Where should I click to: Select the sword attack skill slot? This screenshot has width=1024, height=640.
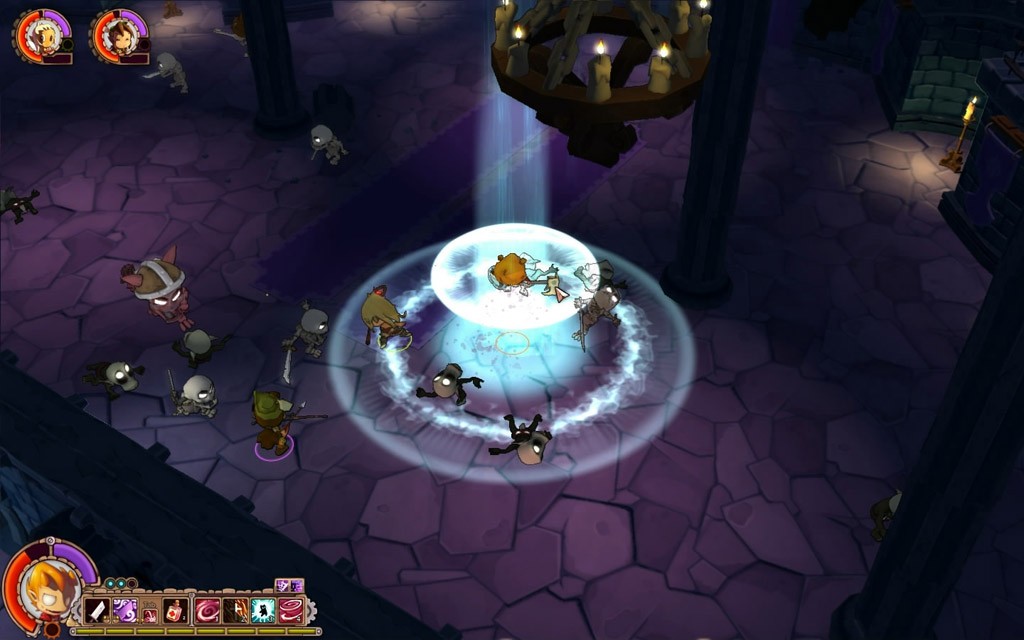[x=97, y=610]
